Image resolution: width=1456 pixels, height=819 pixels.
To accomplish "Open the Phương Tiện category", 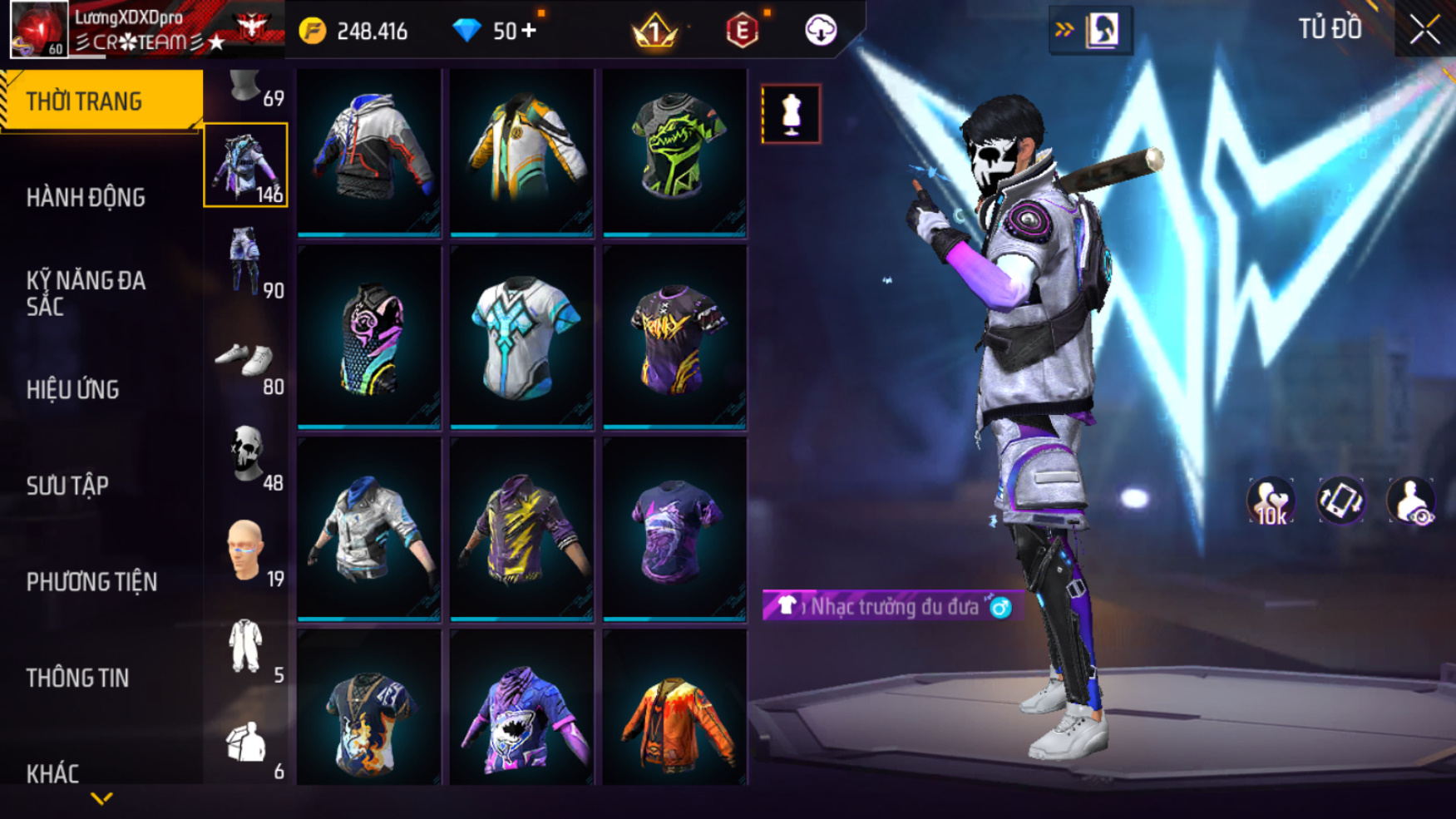I will [91, 582].
